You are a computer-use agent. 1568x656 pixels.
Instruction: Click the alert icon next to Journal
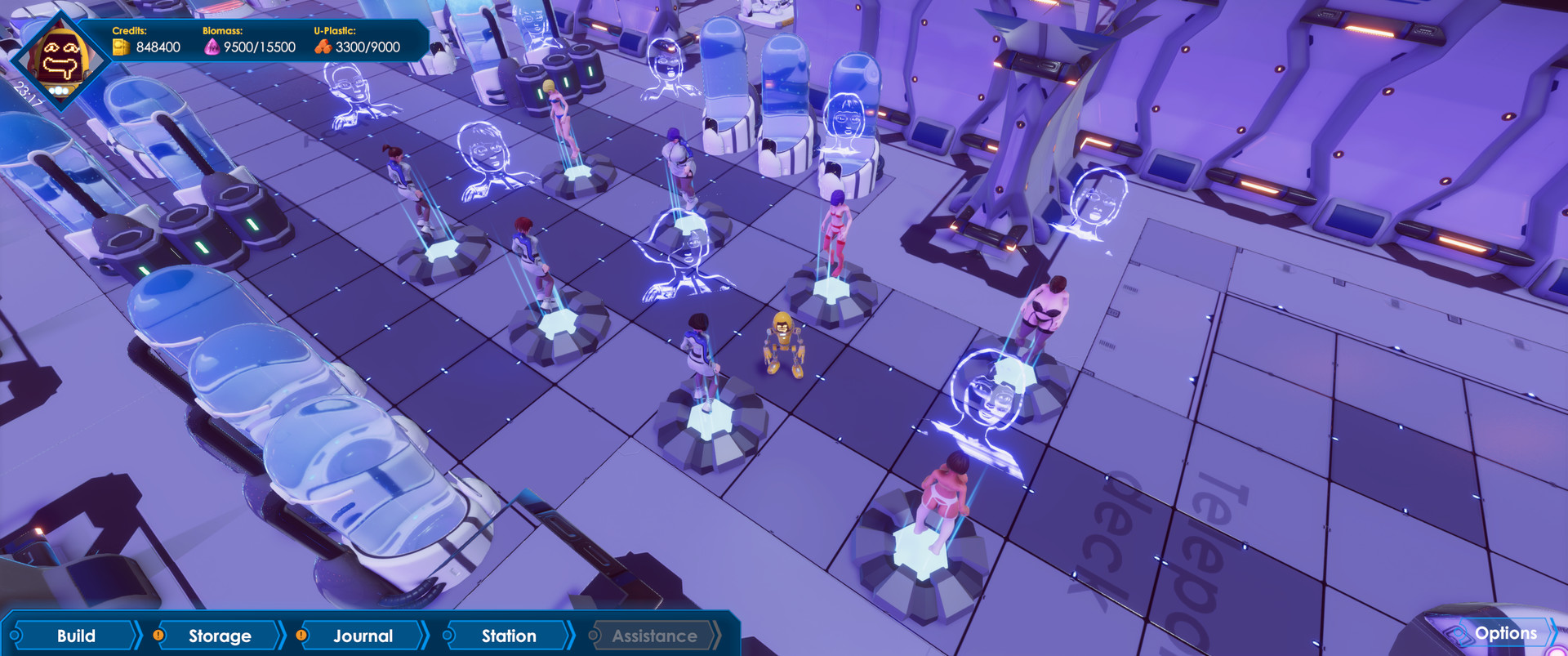pos(301,633)
